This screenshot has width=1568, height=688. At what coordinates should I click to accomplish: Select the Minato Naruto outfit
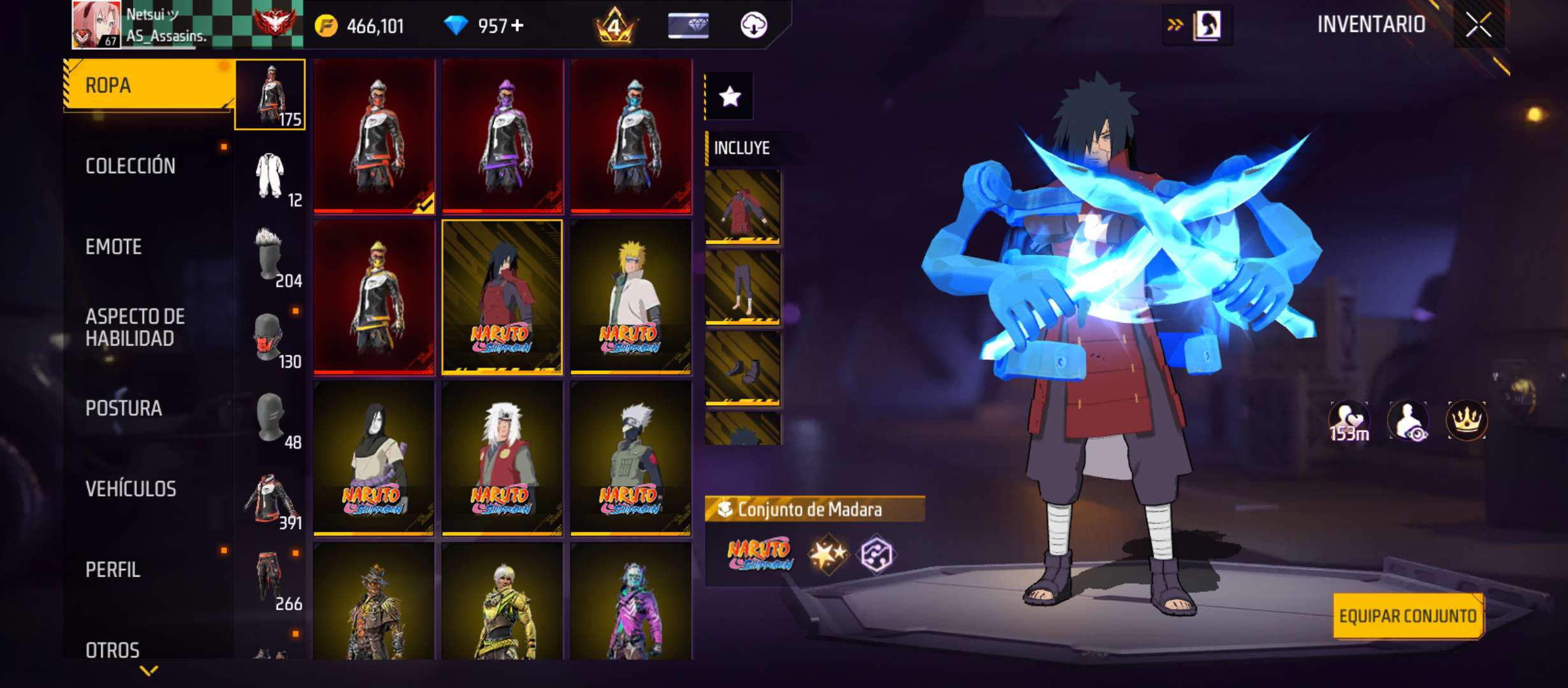(x=630, y=297)
